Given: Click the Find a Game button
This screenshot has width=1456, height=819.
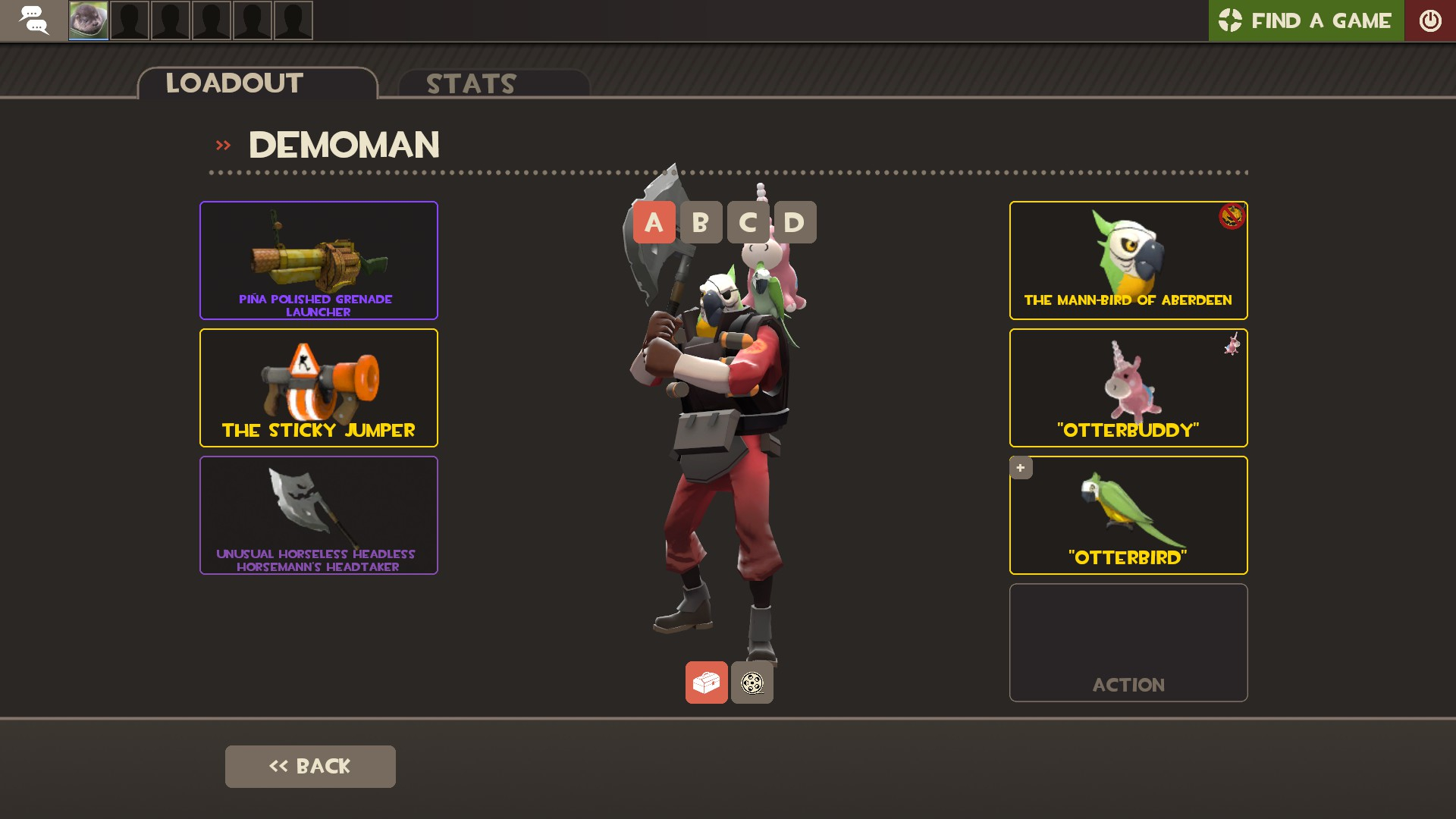Looking at the screenshot, I should [1306, 20].
